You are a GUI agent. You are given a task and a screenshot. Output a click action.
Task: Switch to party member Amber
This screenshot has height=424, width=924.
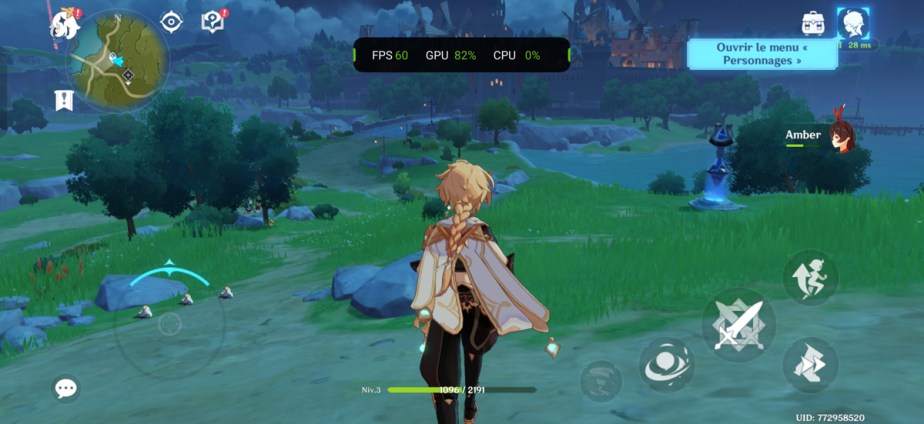[x=840, y=137]
